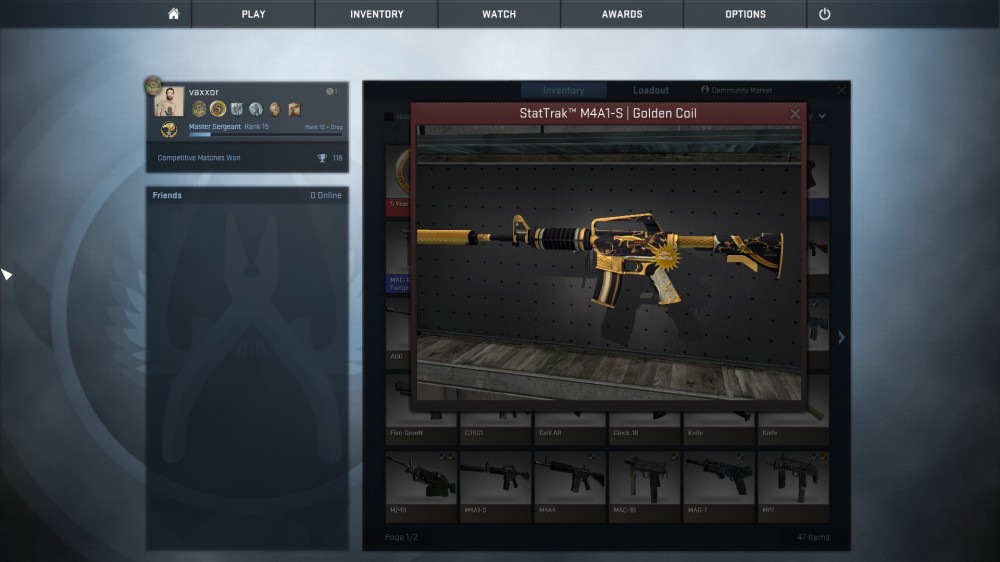This screenshot has width=1000, height=562.
Task: Open the Awards menu
Action: coord(622,14)
